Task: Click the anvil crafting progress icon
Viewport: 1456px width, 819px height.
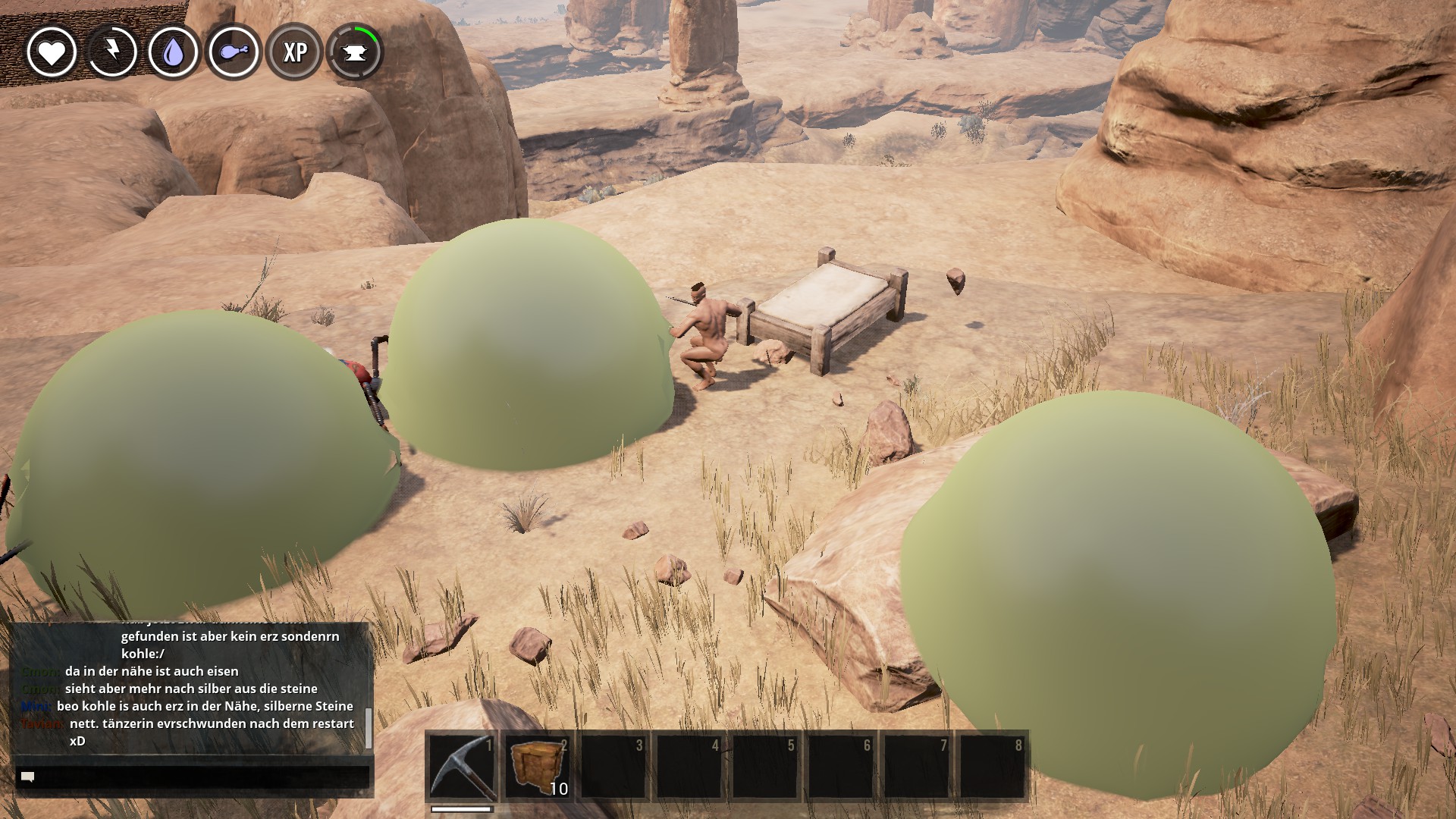Action: click(355, 52)
